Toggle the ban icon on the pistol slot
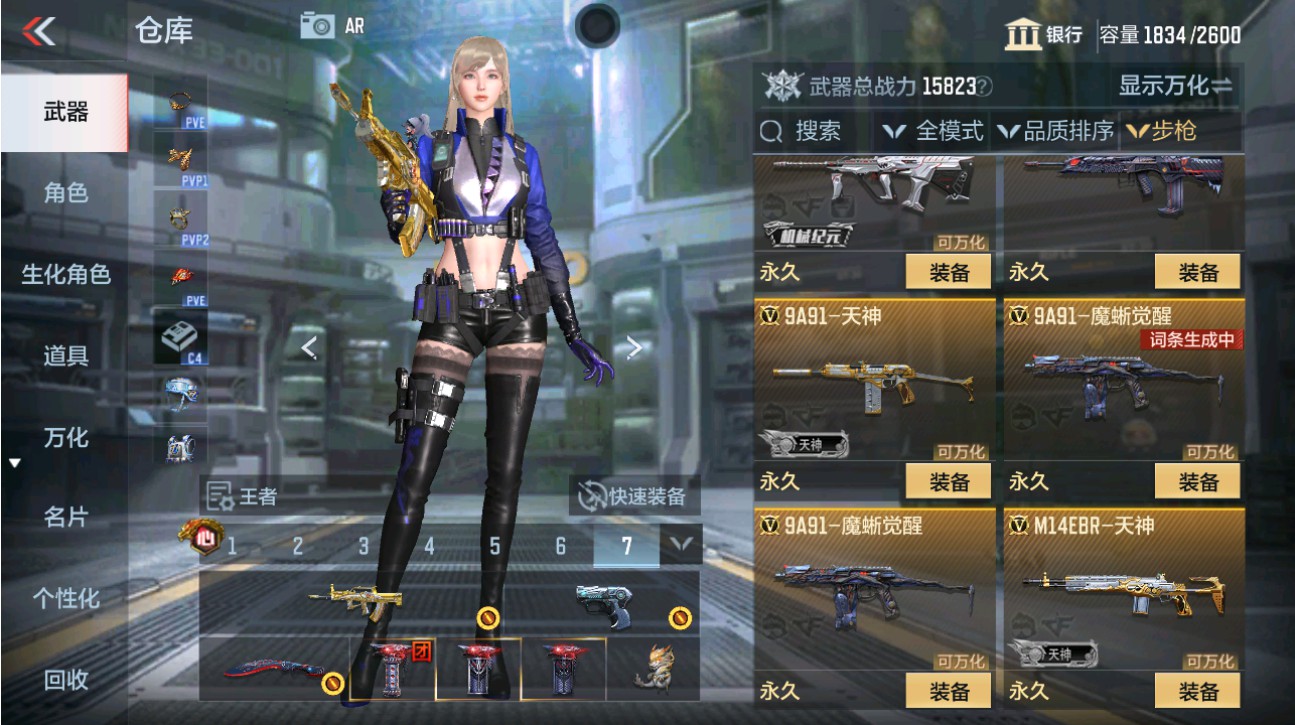This screenshot has height=725, width=1295. [x=679, y=618]
